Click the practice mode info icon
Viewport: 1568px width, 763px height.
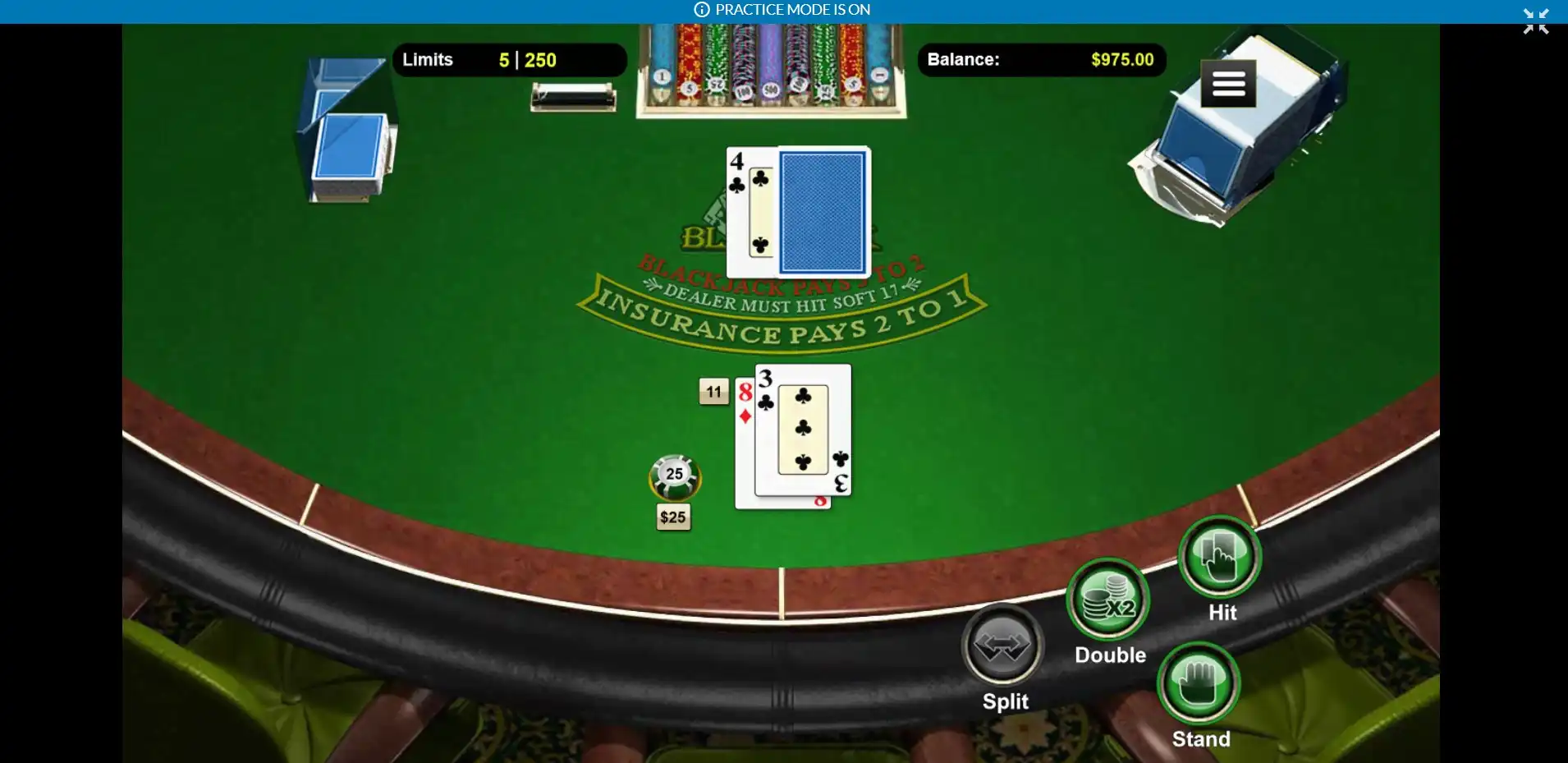click(x=702, y=10)
